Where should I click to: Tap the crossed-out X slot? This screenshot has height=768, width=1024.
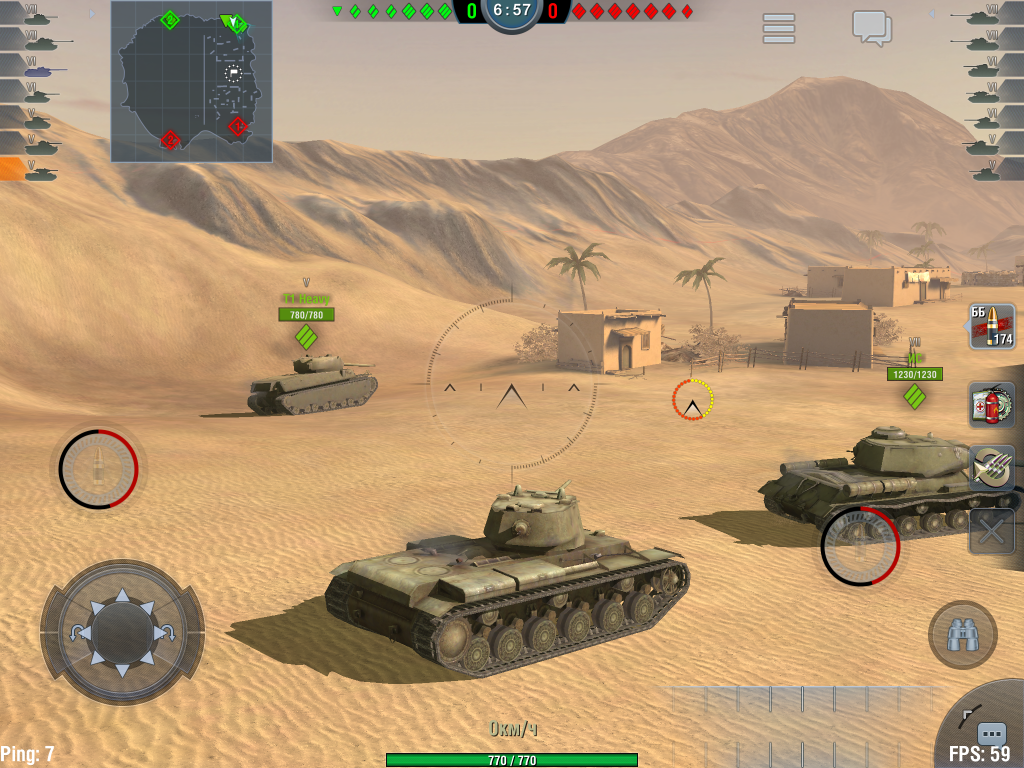pyautogui.click(x=992, y=531)
